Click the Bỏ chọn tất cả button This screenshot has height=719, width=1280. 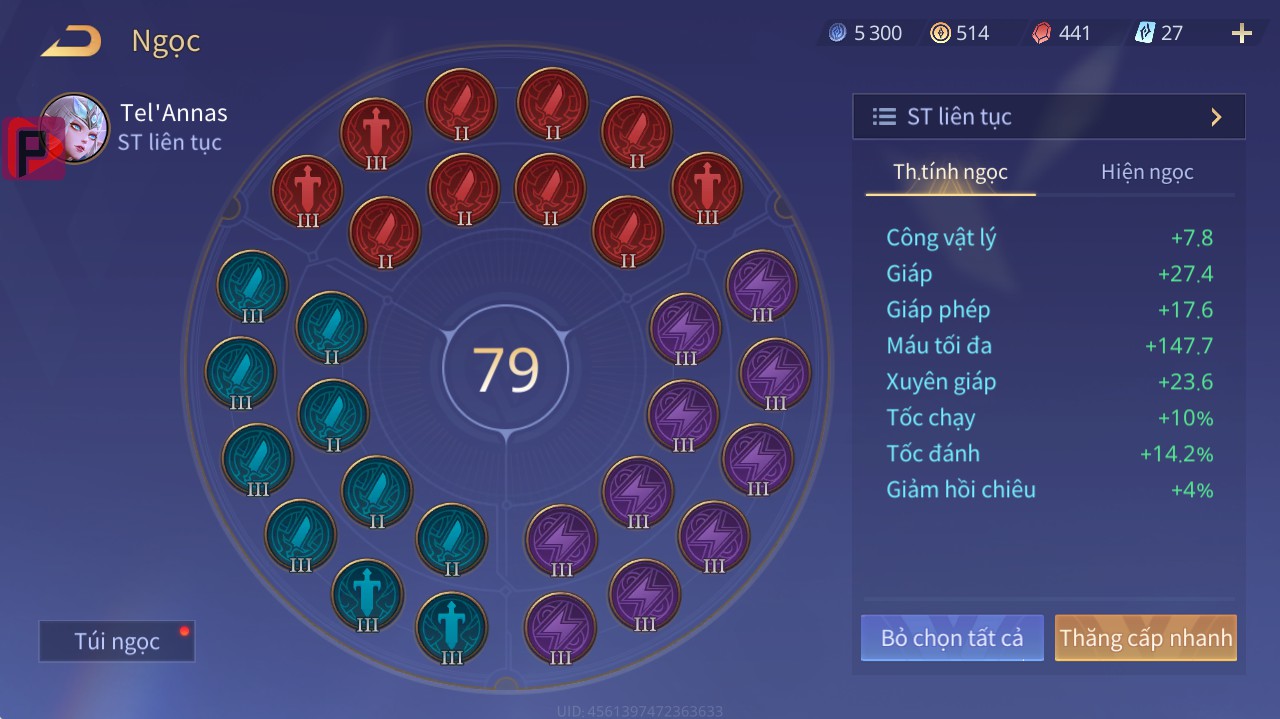pos(951,638)
